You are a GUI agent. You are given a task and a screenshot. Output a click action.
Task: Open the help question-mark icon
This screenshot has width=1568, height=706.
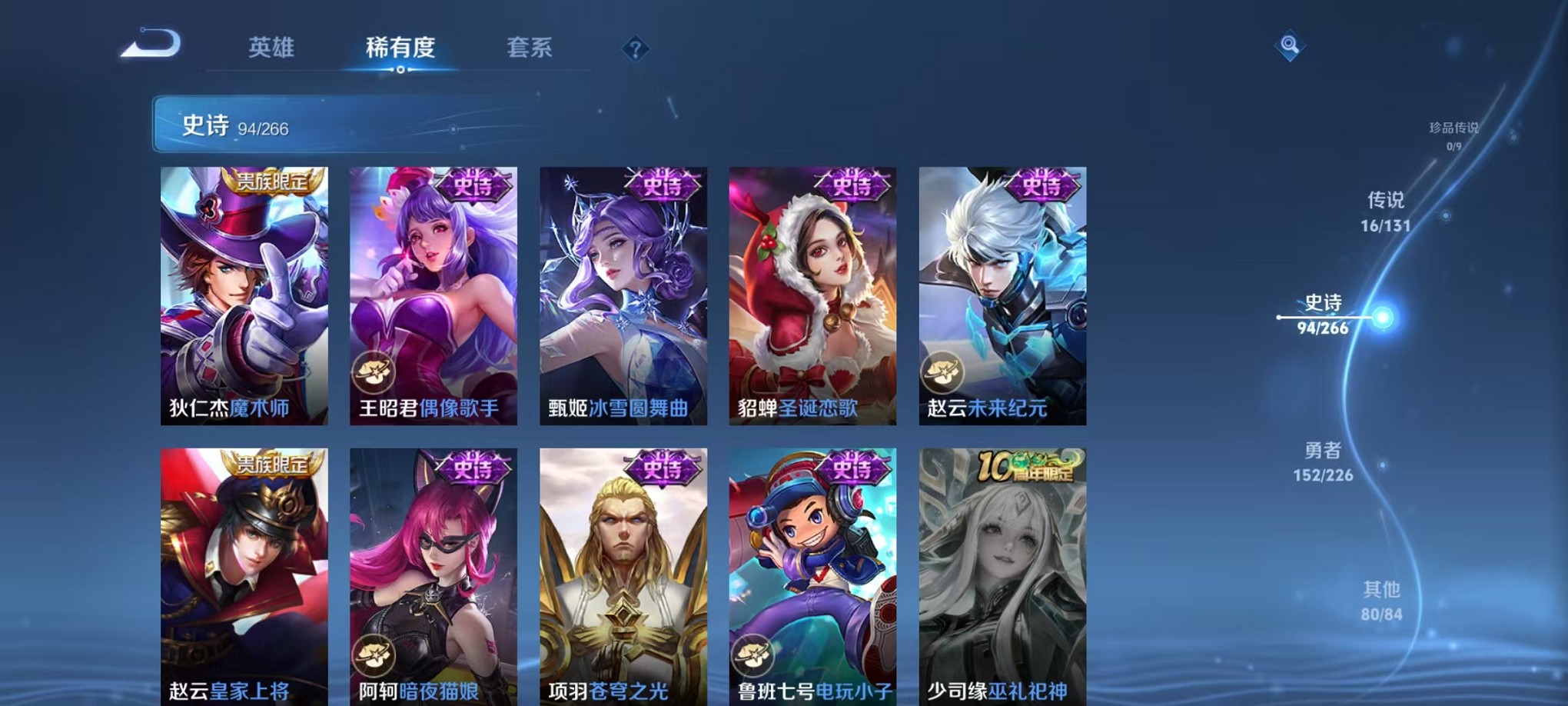coord(634,50)
